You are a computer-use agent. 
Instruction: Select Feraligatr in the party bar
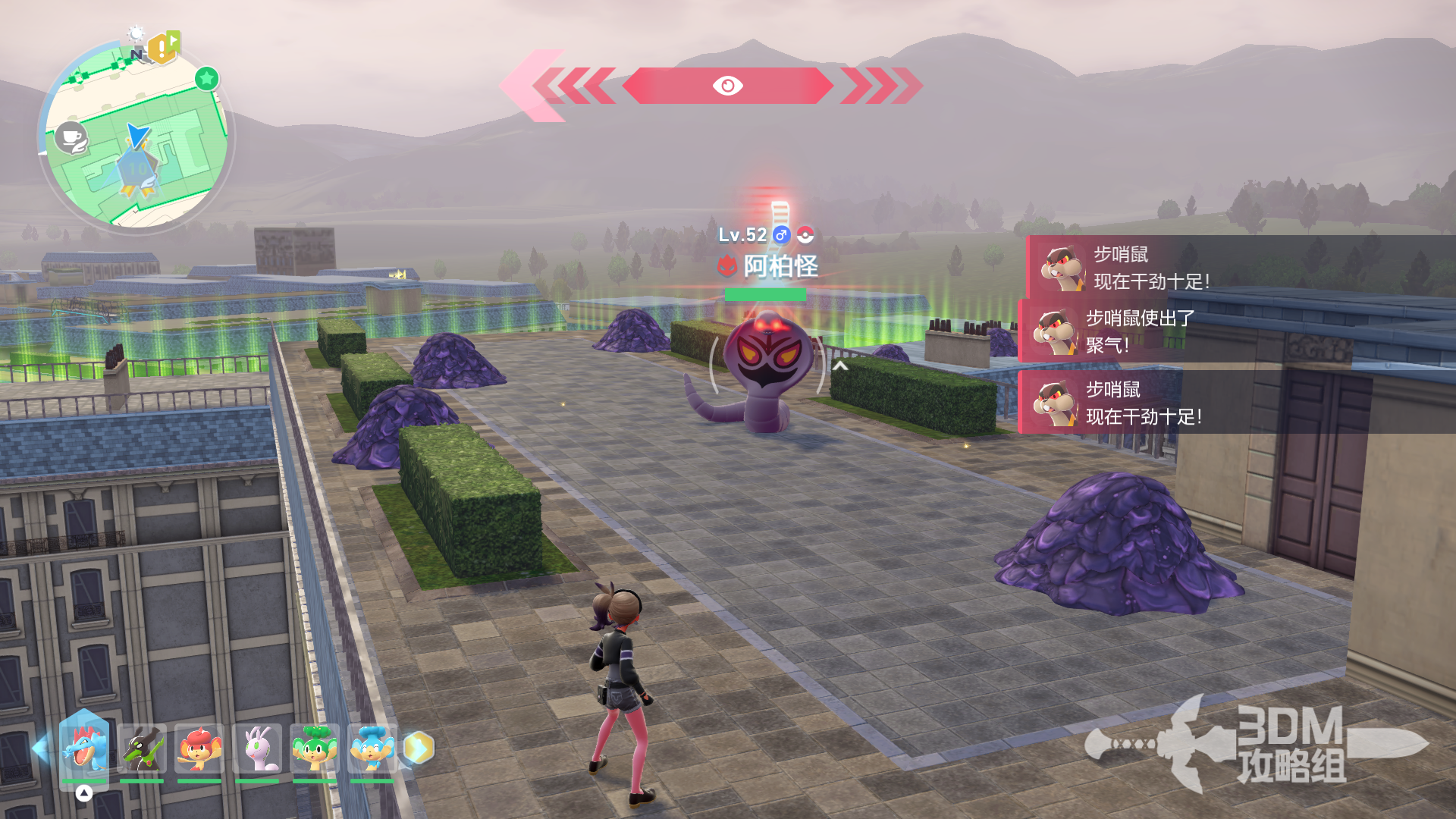tap(83, 748)
